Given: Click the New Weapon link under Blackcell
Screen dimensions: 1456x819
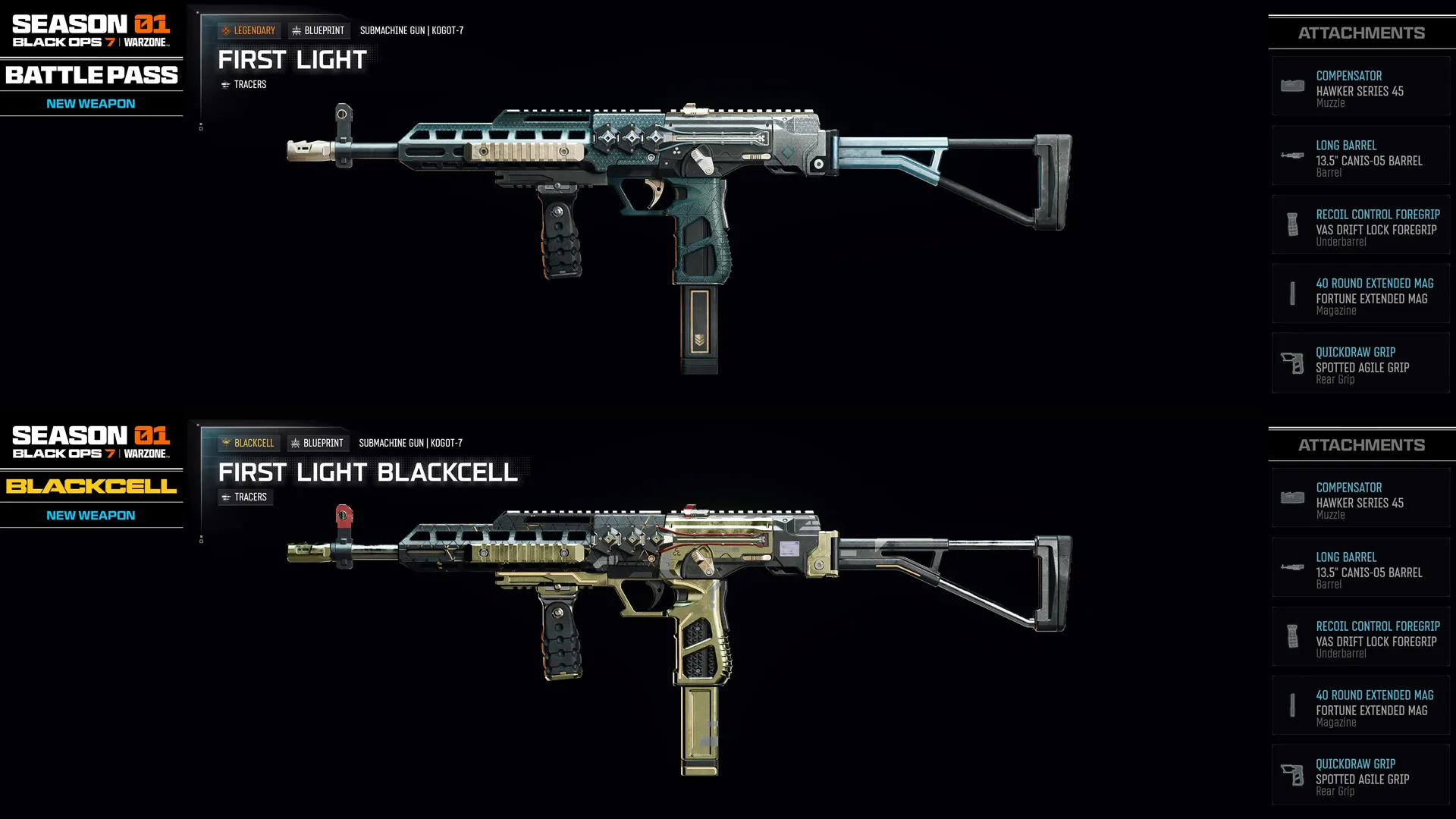Looking at the screenshot, I should 91,515.
